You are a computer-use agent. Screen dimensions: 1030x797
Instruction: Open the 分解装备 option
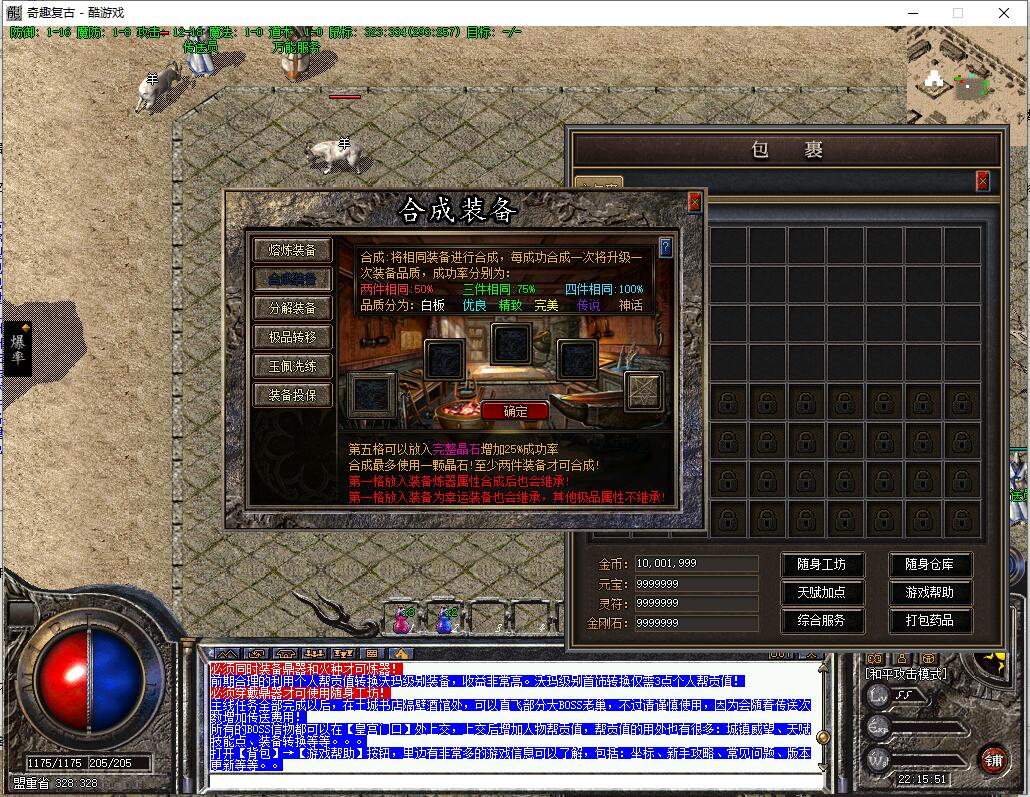(x=291, y=308)
